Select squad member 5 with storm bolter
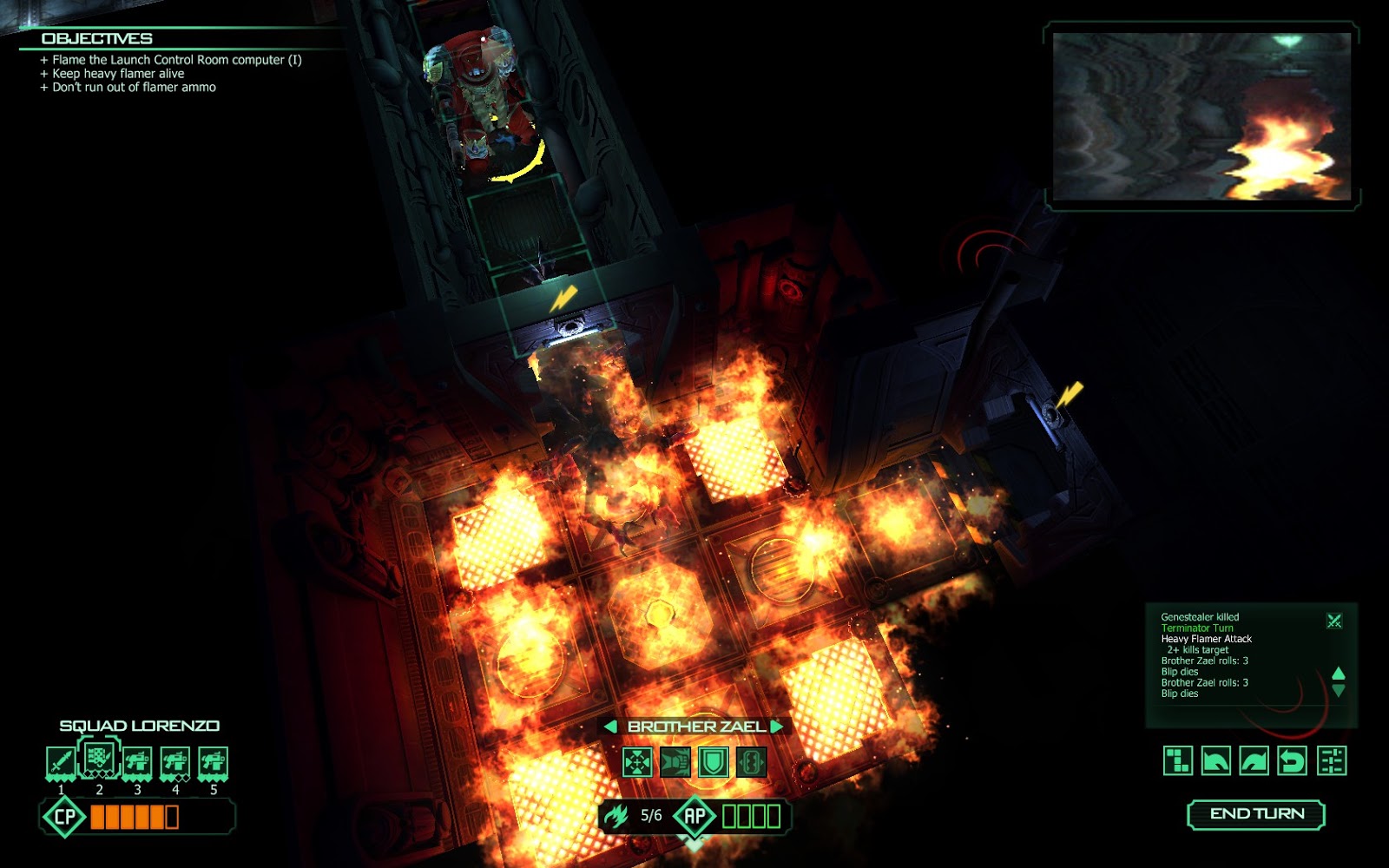Viewport: 1389px width, 868px height. pos(214,763)
